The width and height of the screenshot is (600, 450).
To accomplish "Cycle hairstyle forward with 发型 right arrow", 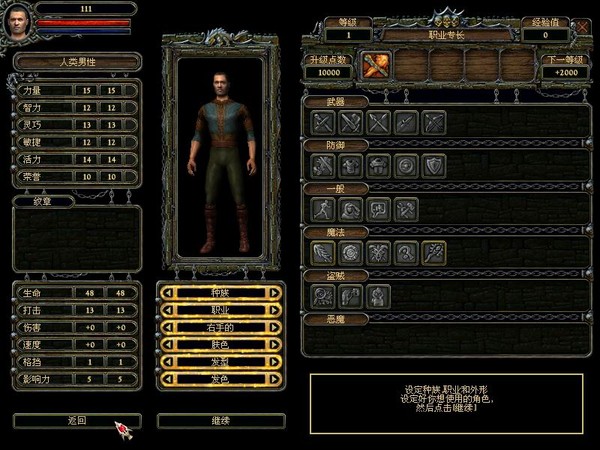I will [275, 362].
